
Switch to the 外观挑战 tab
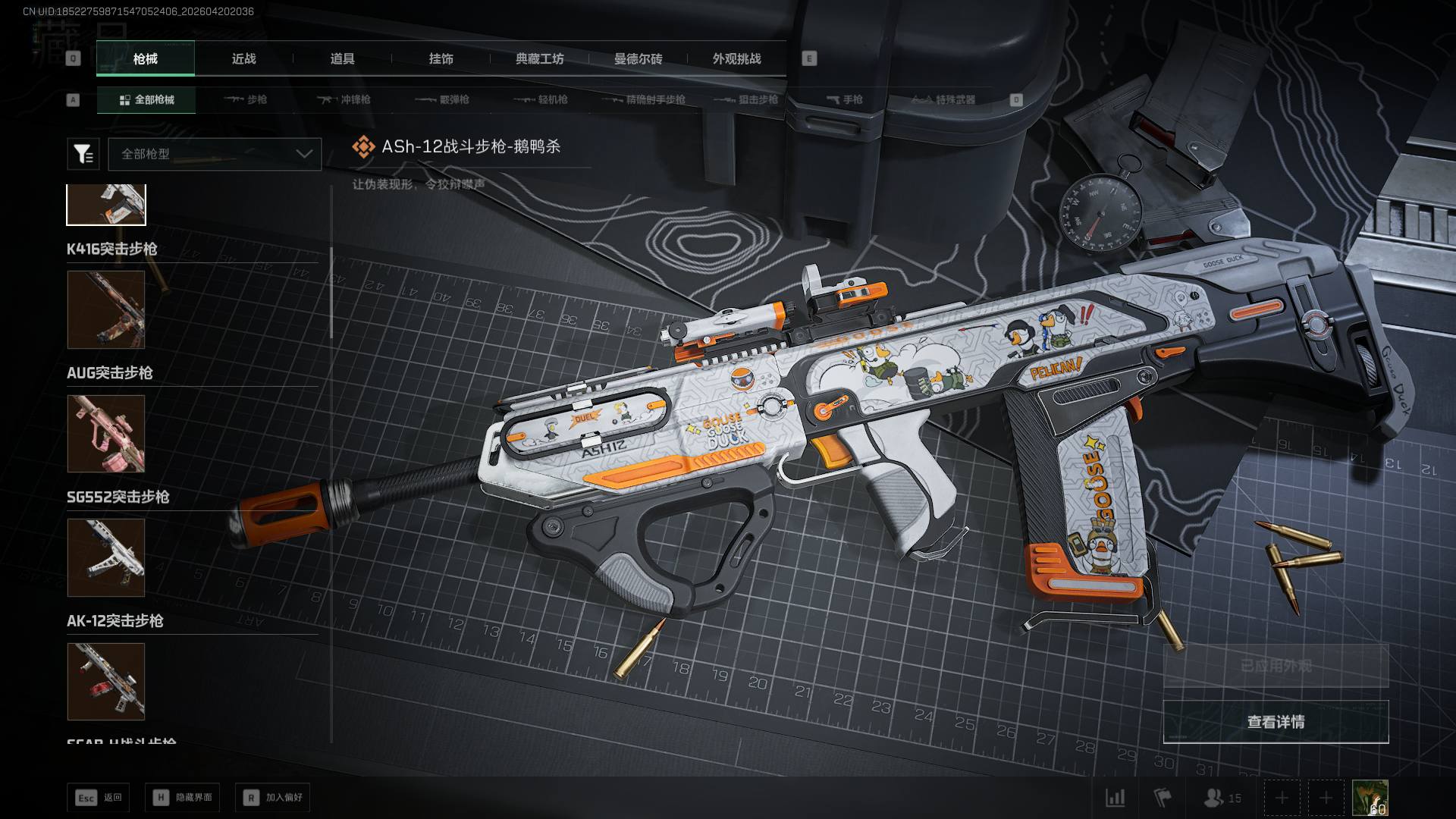pyautogui.click(x=736, y=59)
